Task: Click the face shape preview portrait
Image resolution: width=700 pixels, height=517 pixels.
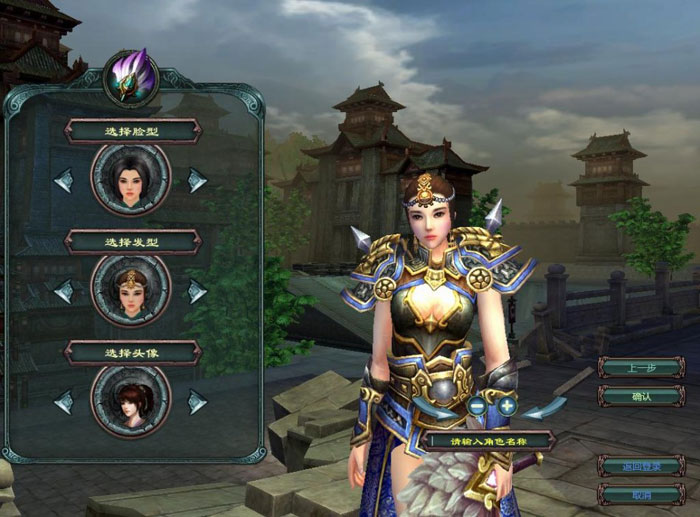Action: click(131, 180)
